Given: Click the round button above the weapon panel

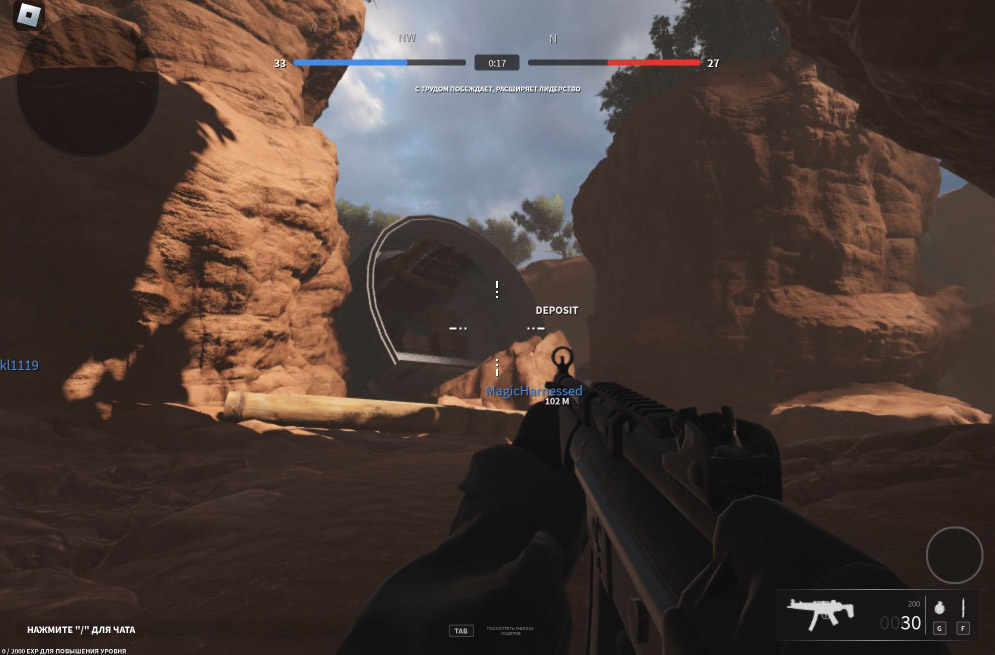Looking at the screenshot, I should tap(954, 555).
